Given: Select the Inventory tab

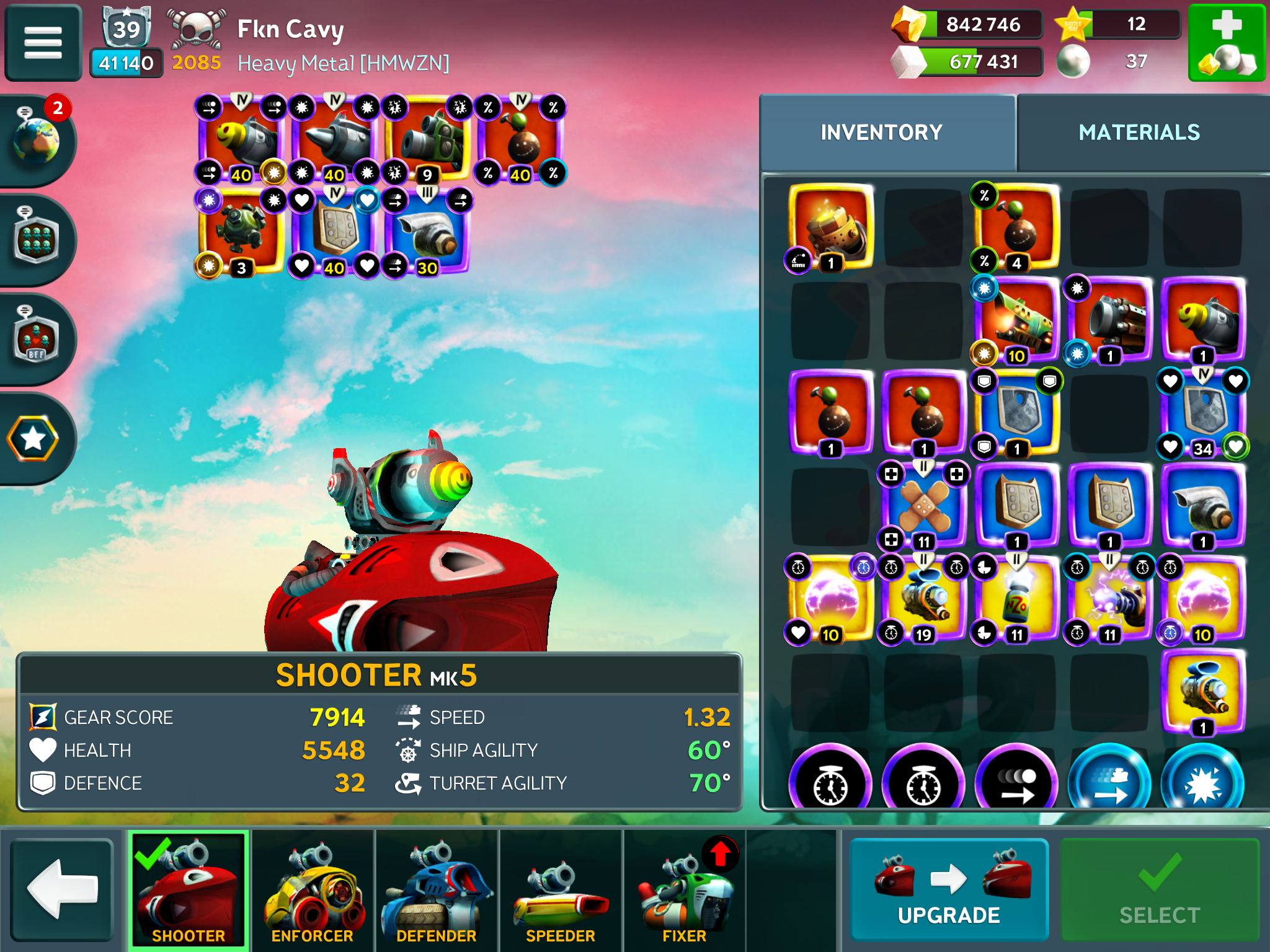Looking at the screenshot, I should [x=881, y=133].
